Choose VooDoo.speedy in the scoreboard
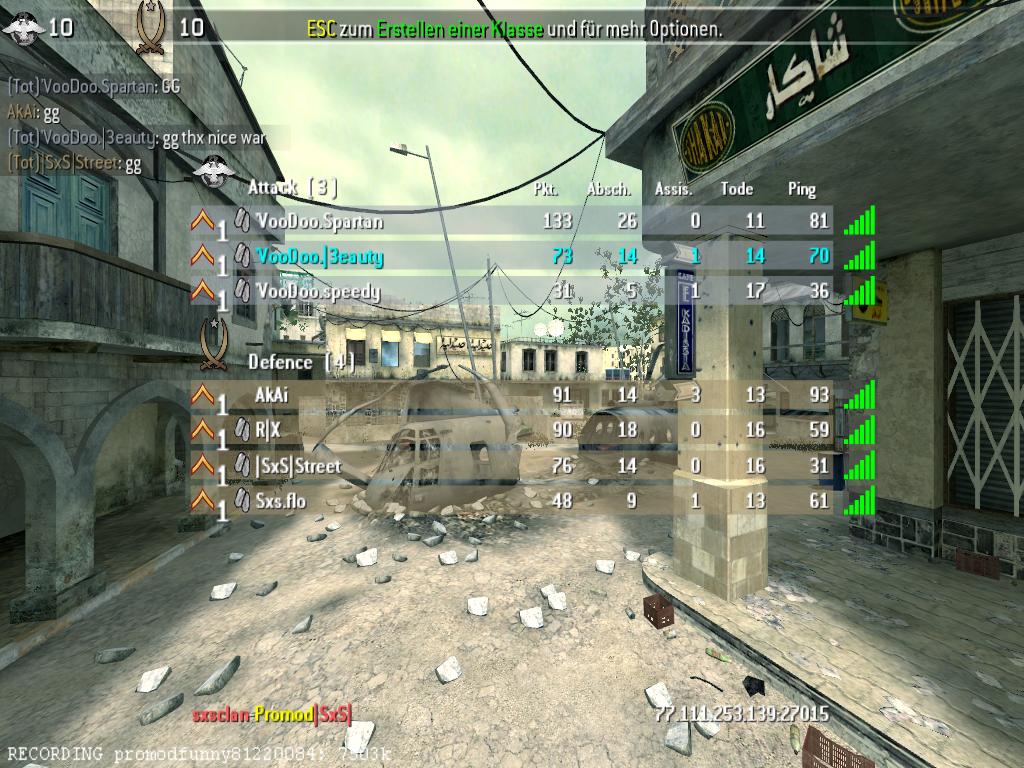1024x768 pixels. pos(318,292)
